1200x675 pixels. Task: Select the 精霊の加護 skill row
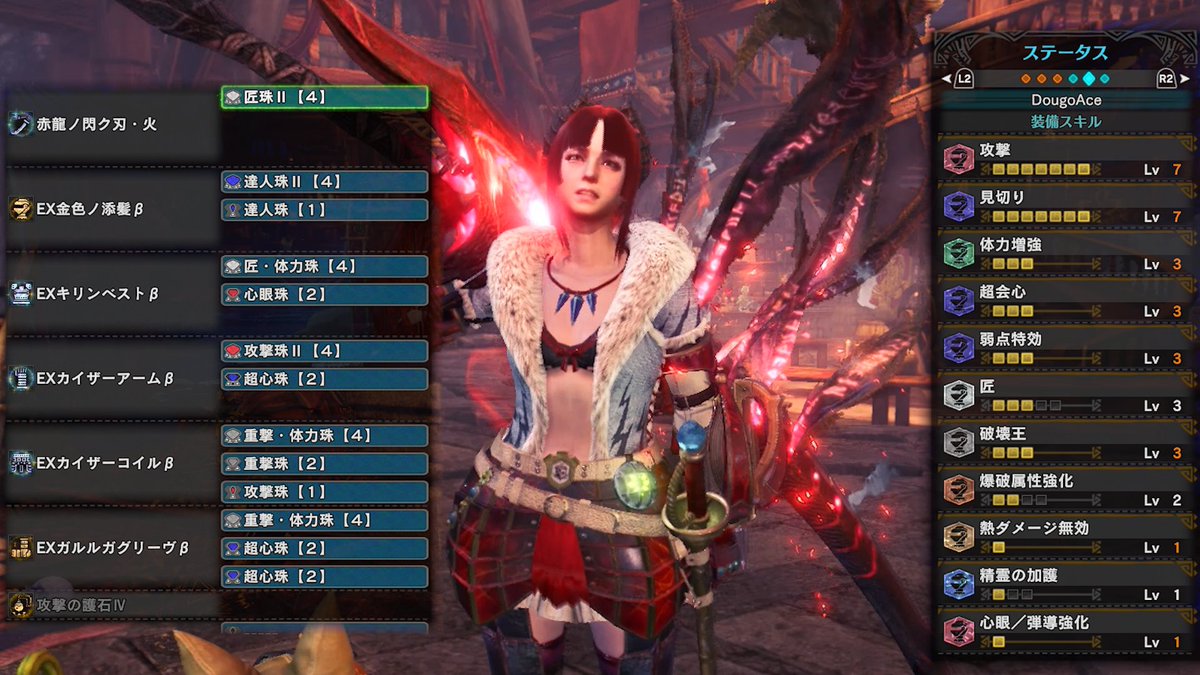coord(1064,584)
